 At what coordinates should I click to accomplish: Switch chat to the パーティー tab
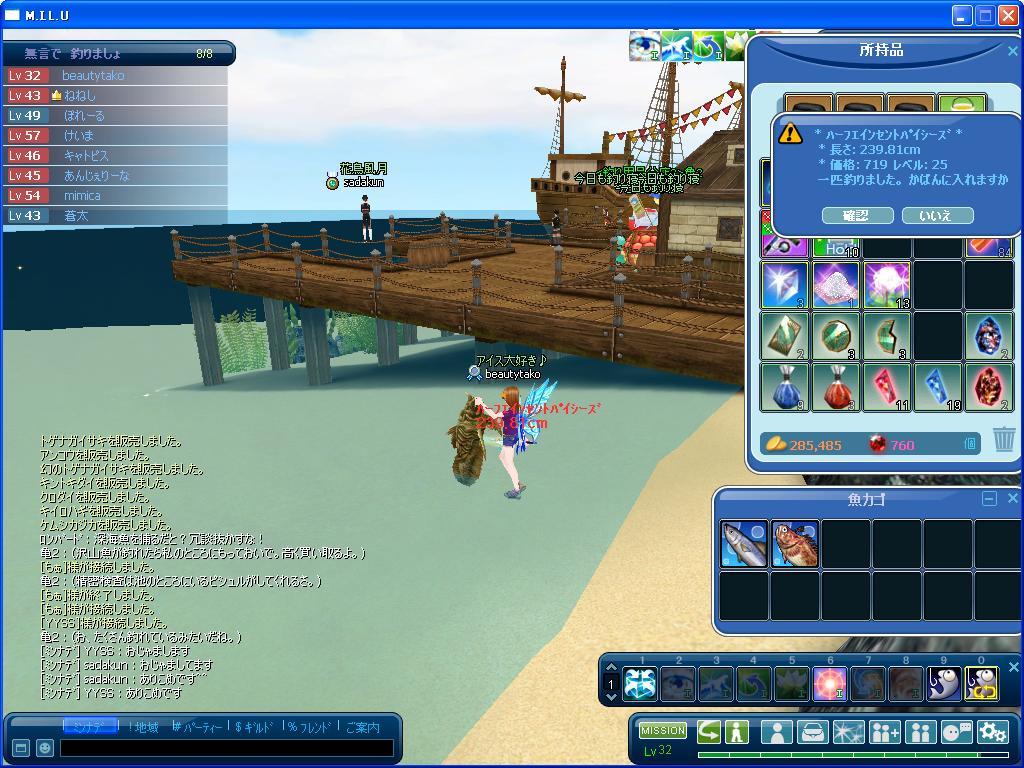pyautogui.click(x=199, y=727)
